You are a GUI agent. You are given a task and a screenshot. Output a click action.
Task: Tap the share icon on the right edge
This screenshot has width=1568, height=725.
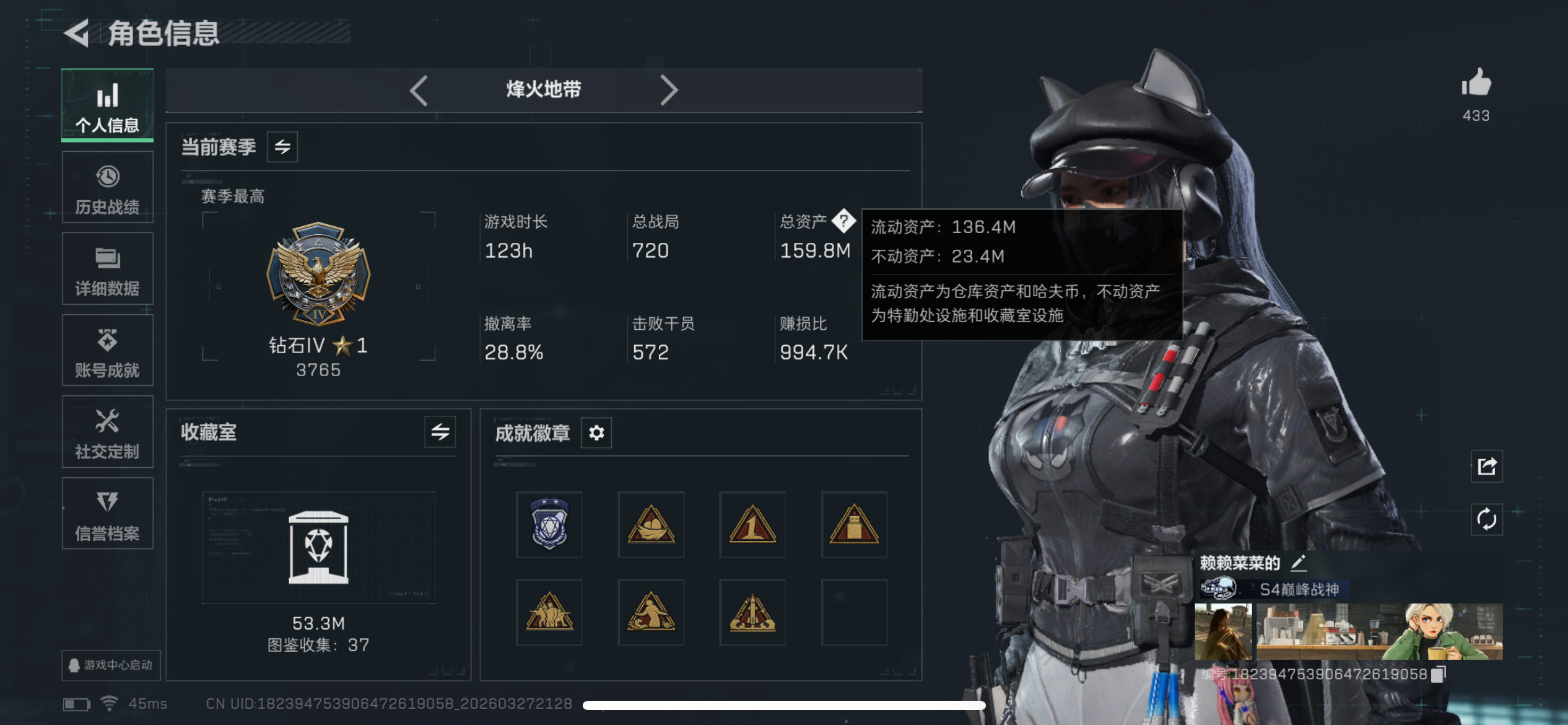point(1486,467)
